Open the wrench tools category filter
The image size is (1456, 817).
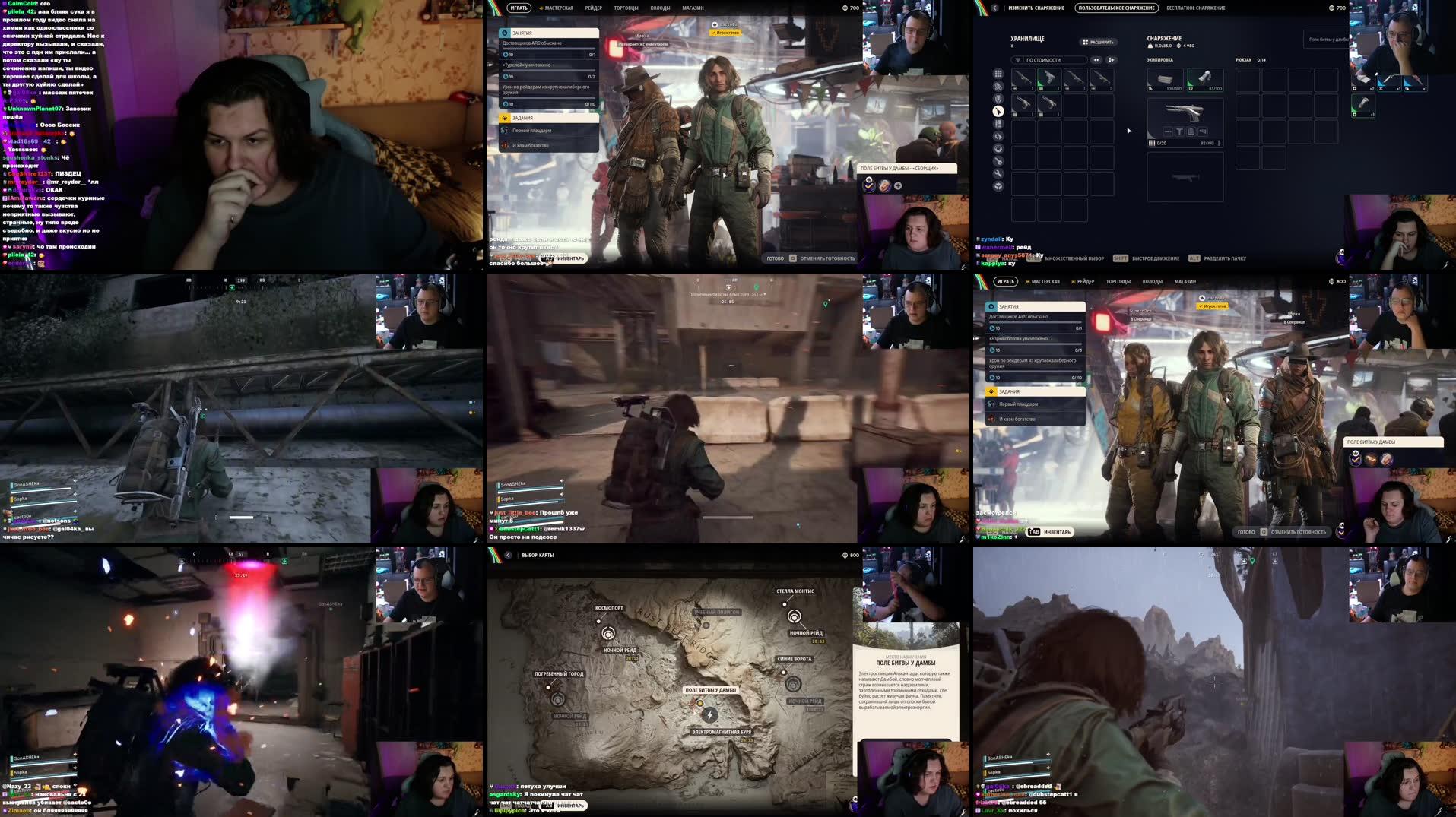pyautogui.click(x=998, y=173)
